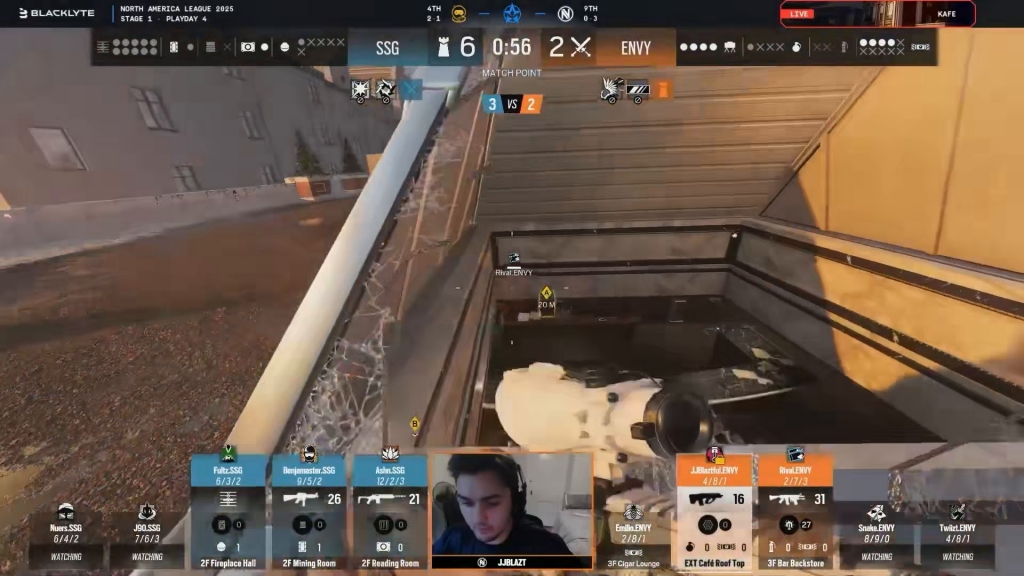1024x576 pixels.
Task: Click the ENVY team name panel
Action: coord(635,47)
